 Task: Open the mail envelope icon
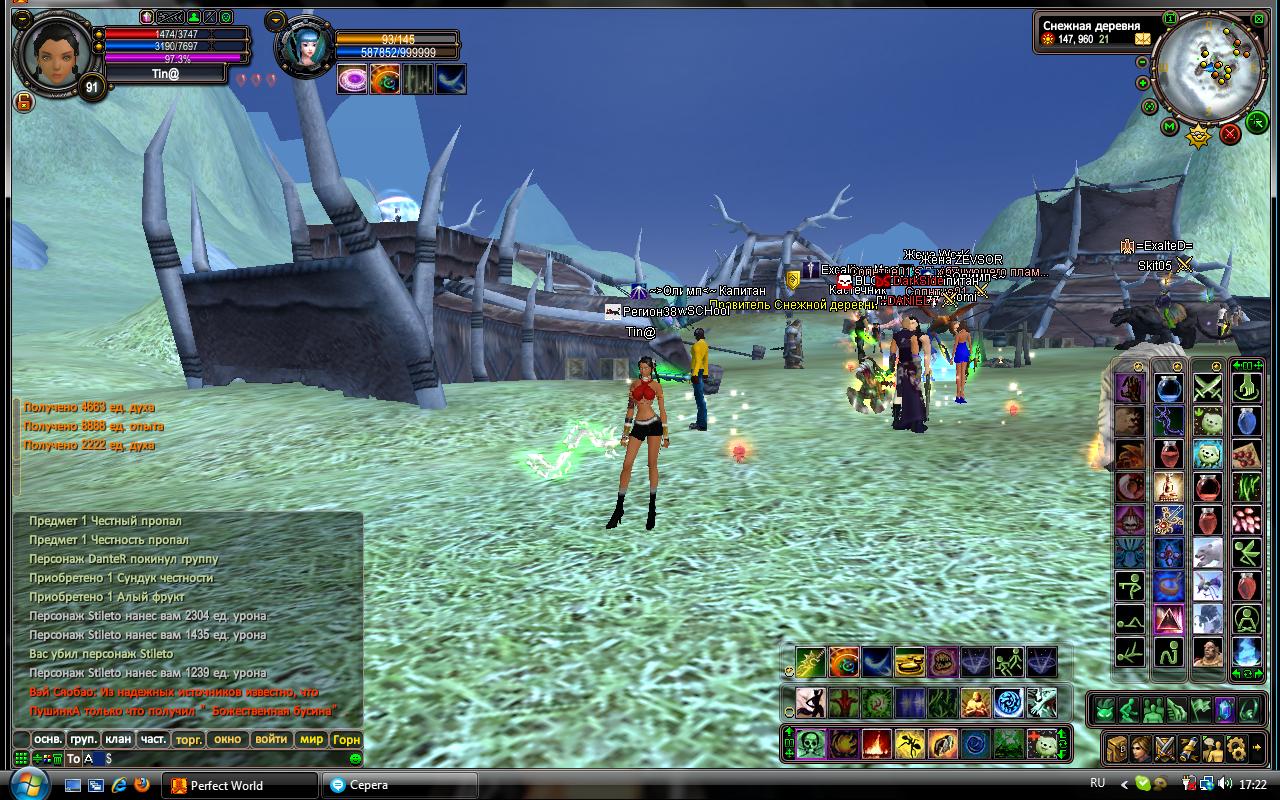coord(1143,39)
